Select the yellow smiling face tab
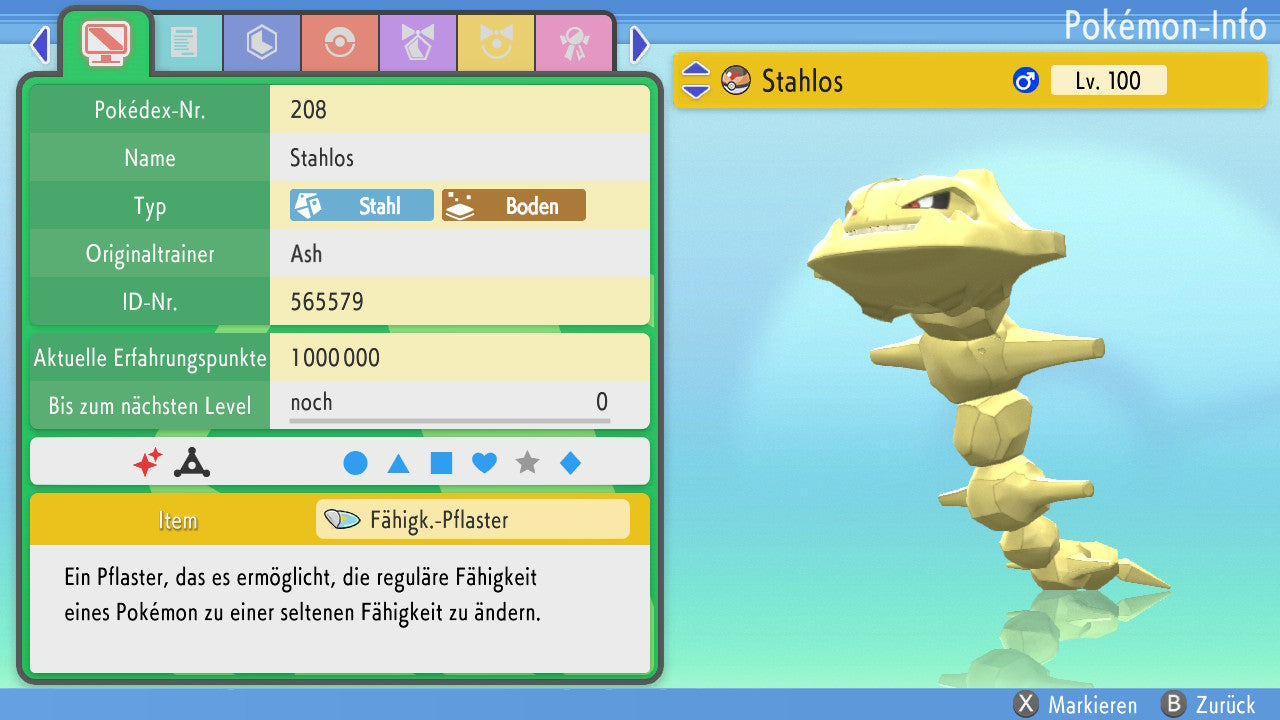This screenshot has width=1280, height=720. click(x=496, y=44)
